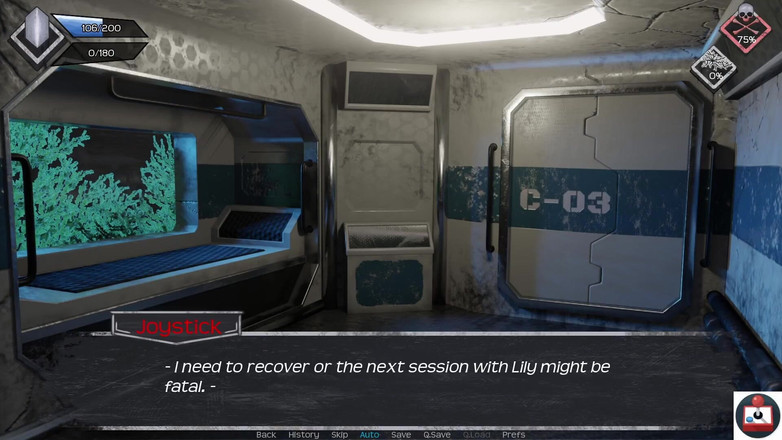Open the dialogue History log

tap(303, 434)
